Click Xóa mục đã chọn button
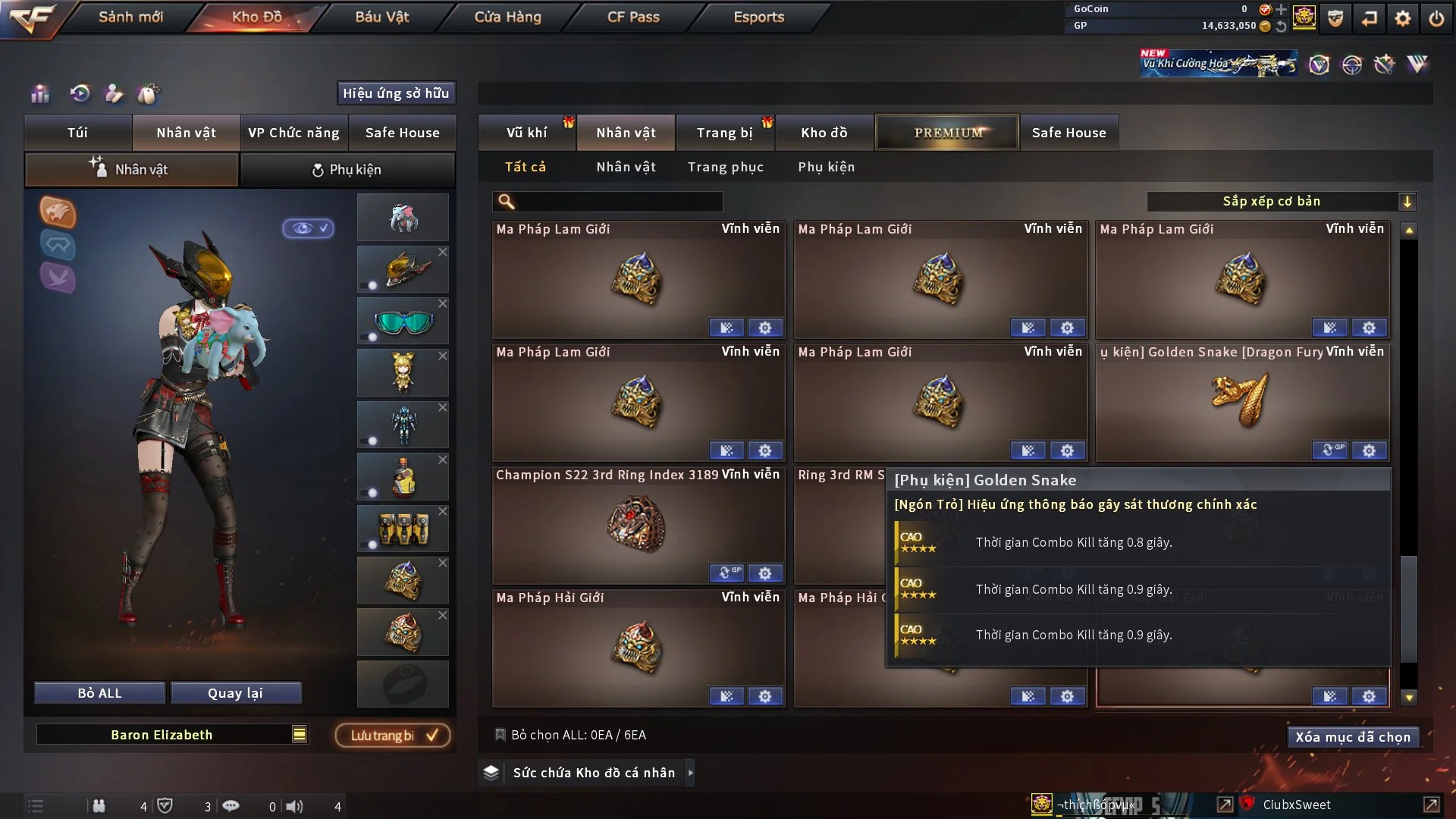1456x819 pixels. click(x=1352, y=737)
